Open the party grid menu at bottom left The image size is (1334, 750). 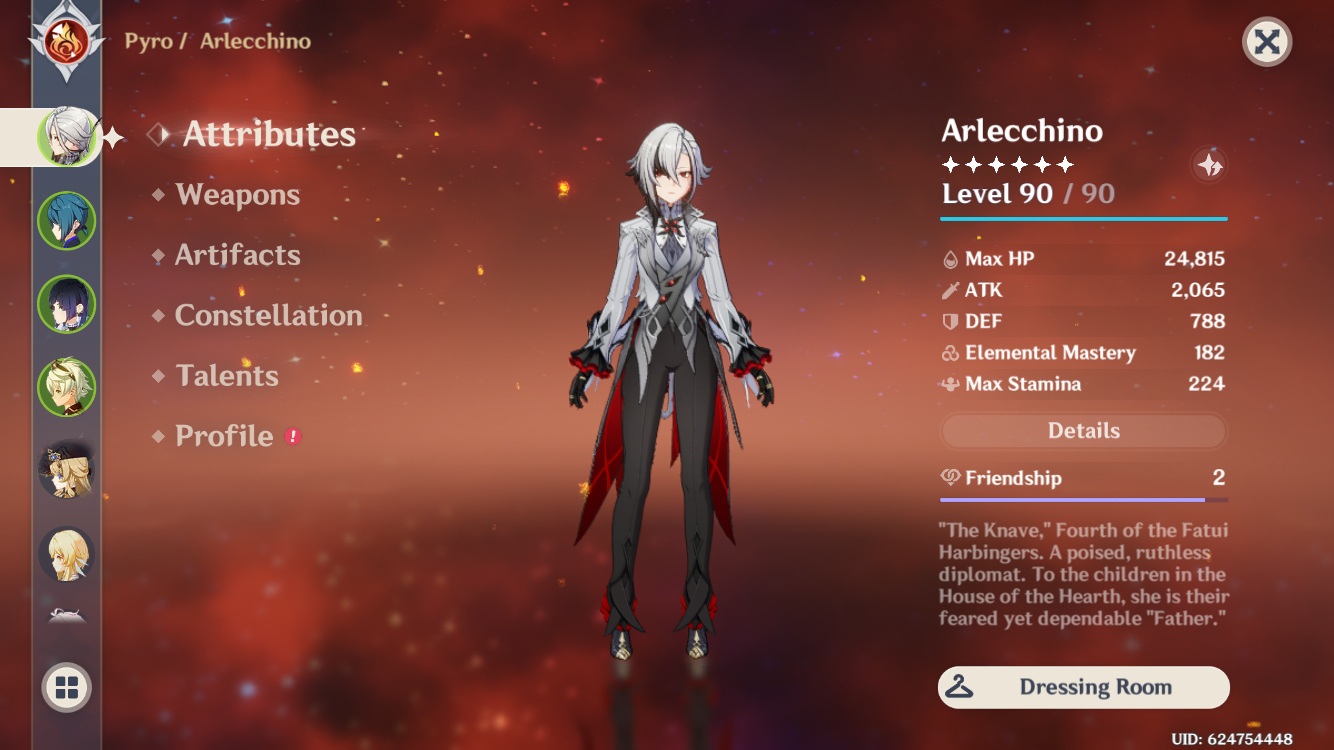pos(66,687)
